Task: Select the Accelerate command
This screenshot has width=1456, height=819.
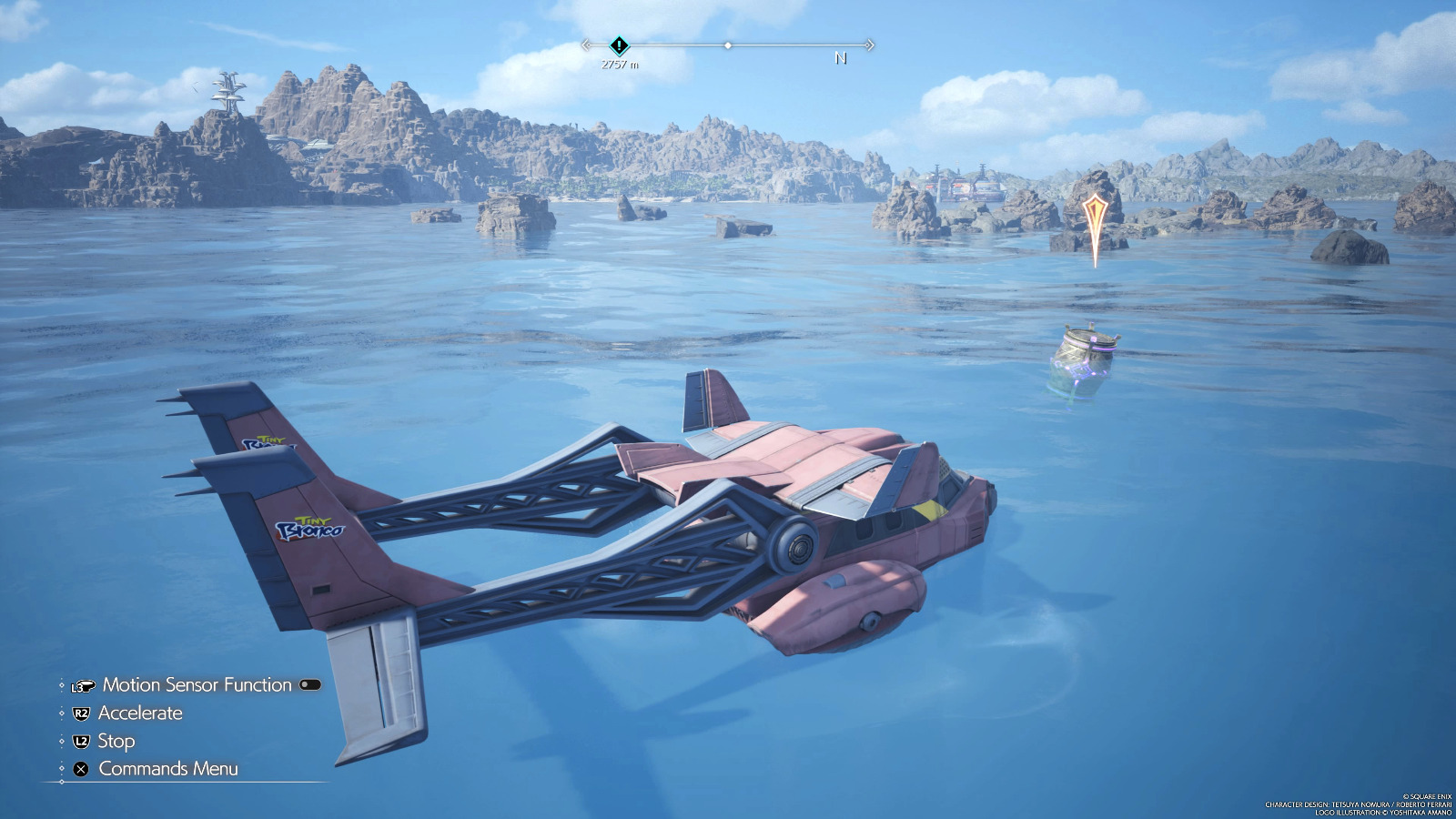Action: coord(139,713)
